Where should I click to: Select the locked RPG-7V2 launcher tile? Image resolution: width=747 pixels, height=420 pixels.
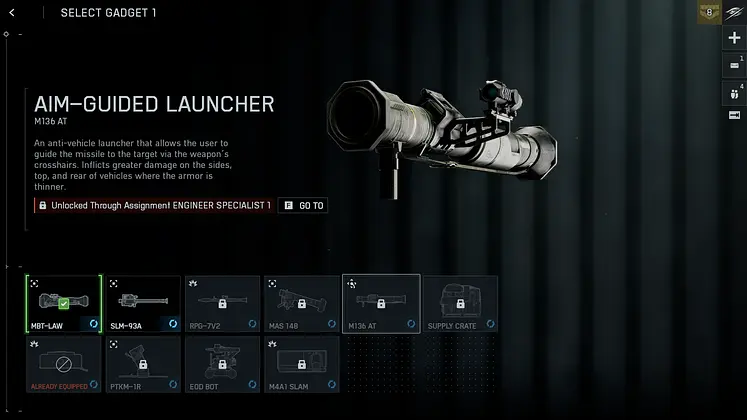[x=222, y=304]
